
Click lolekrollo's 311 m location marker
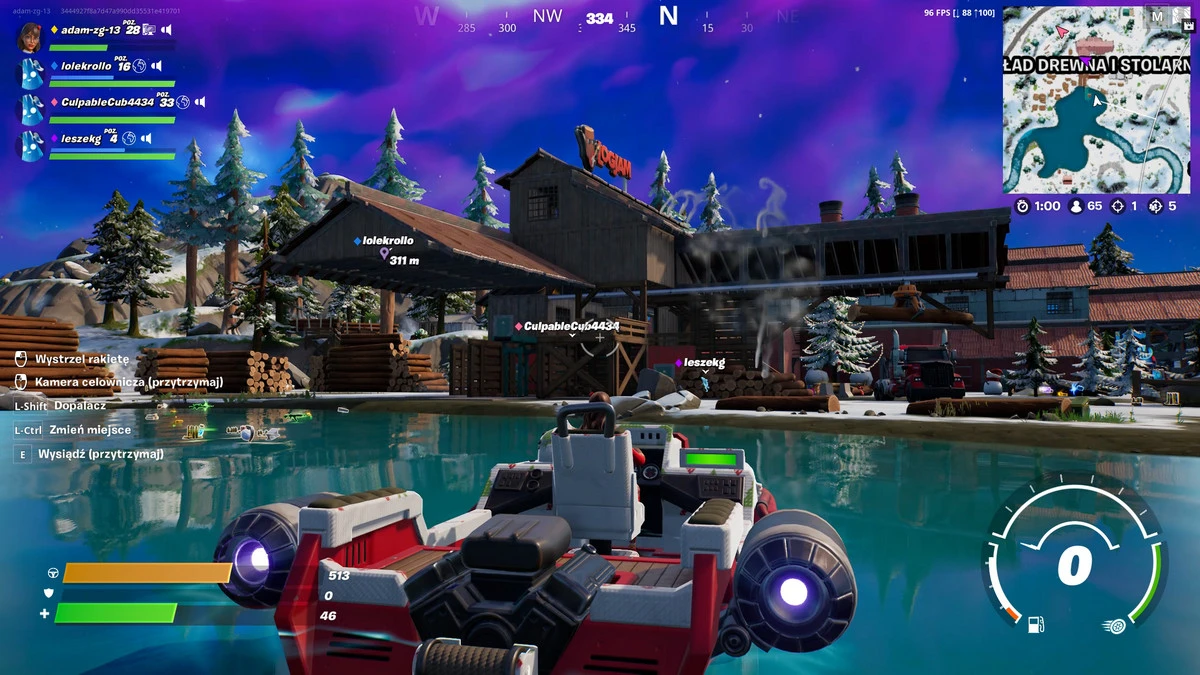tap(383, 255)
